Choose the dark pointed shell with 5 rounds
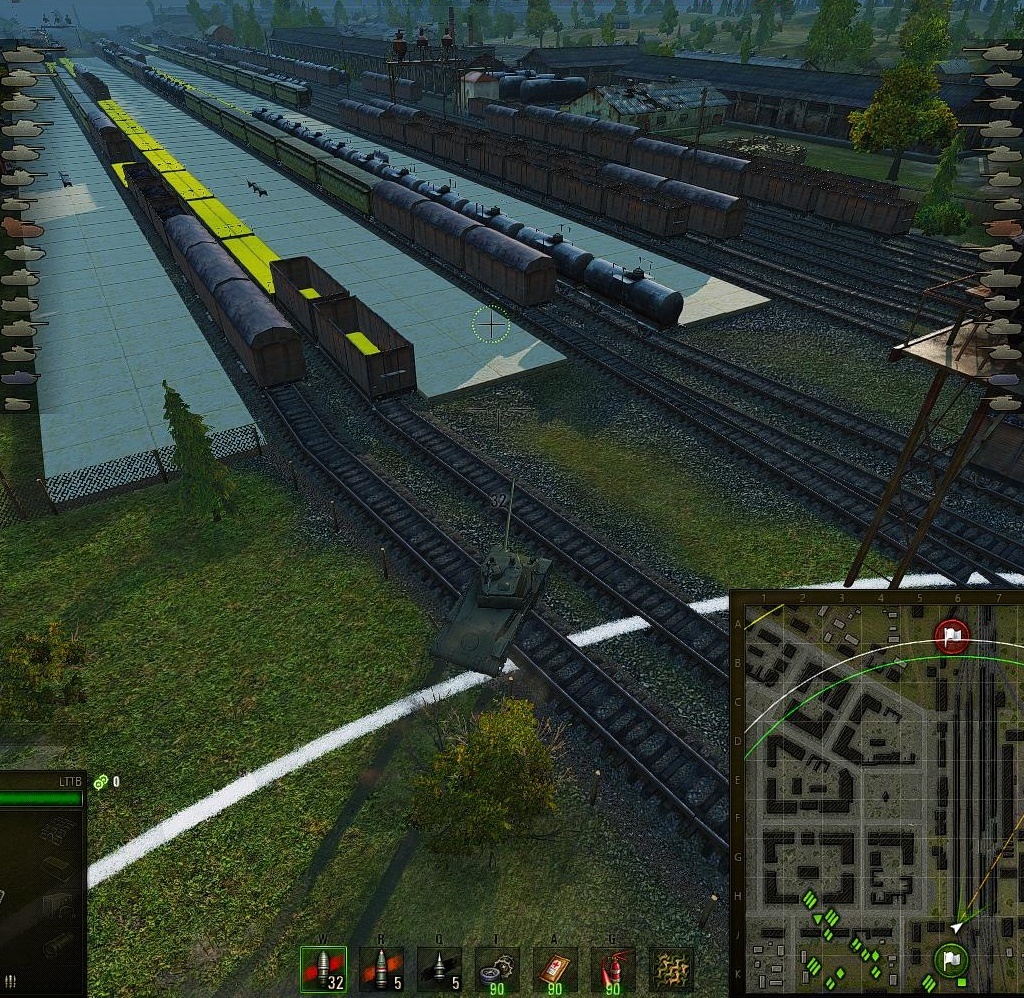 tap(439, 969)
